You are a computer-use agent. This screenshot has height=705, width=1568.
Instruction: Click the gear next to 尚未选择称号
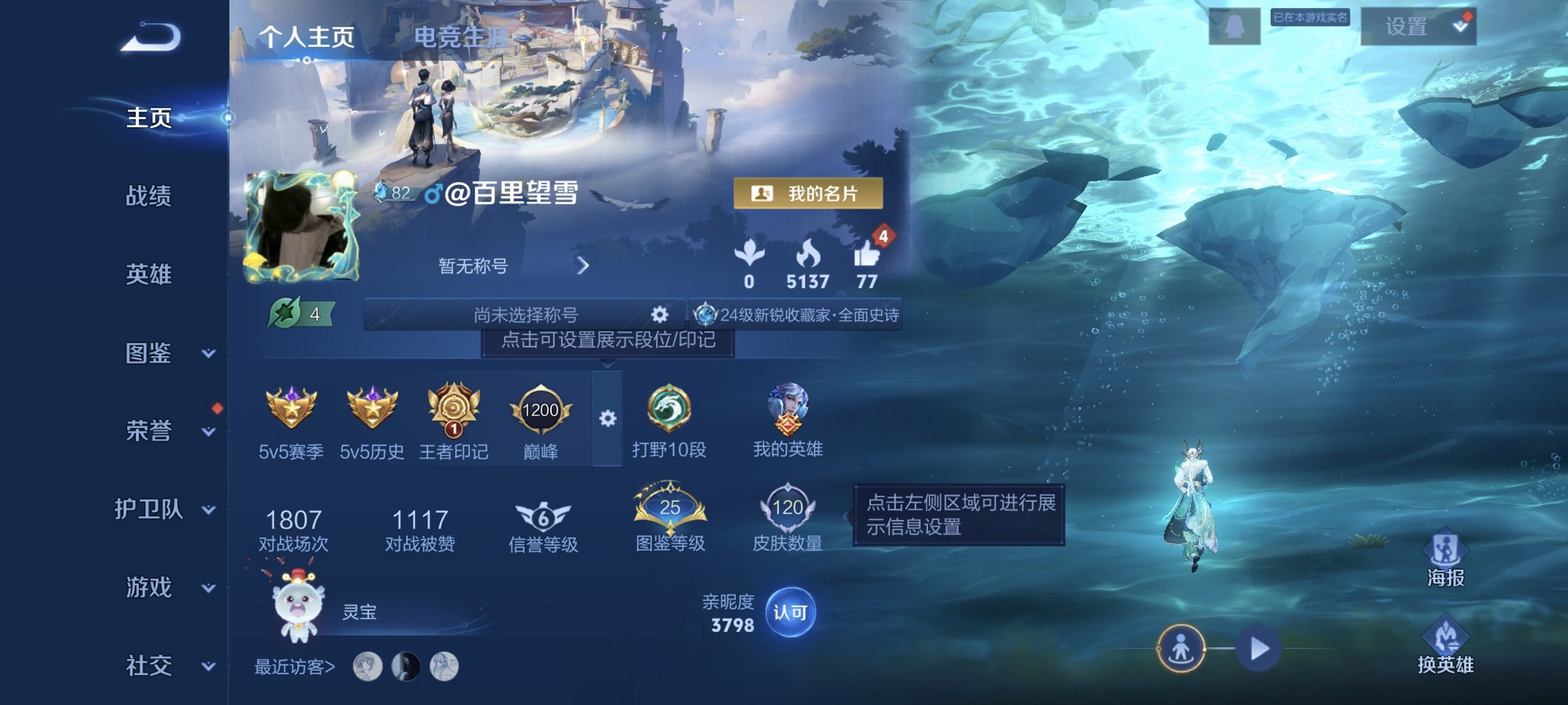(x=658, y=315)
